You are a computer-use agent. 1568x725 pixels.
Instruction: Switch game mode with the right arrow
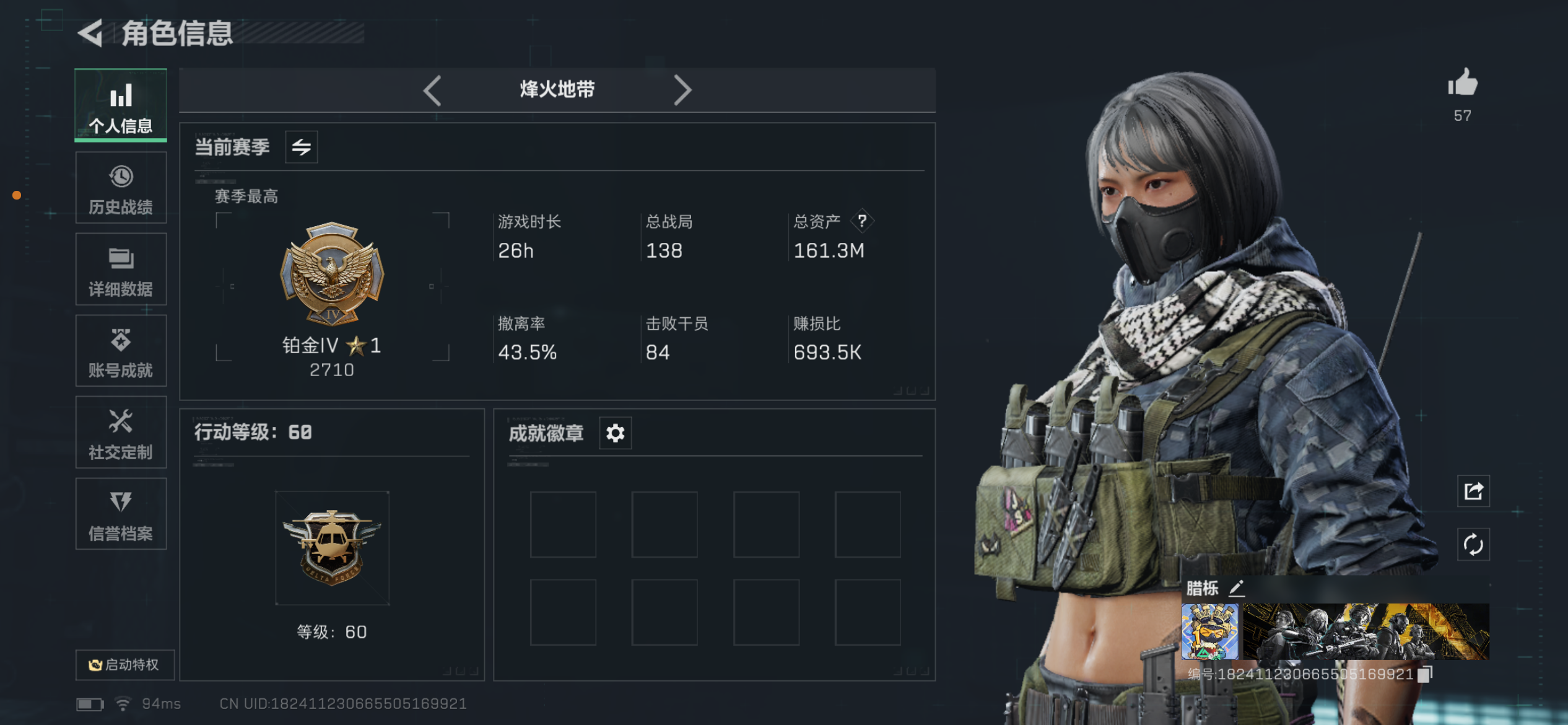(683, 90)
